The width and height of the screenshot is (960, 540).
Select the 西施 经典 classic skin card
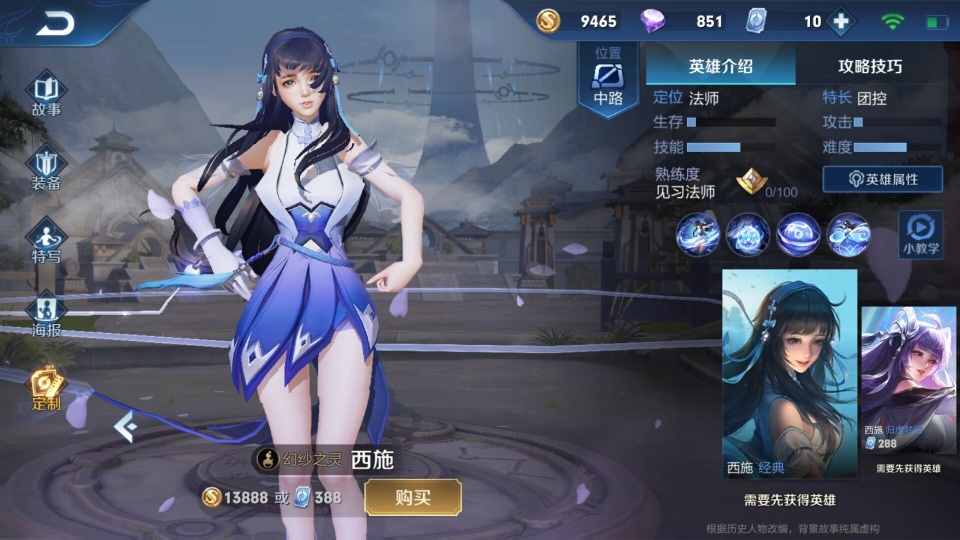[789, 374]
